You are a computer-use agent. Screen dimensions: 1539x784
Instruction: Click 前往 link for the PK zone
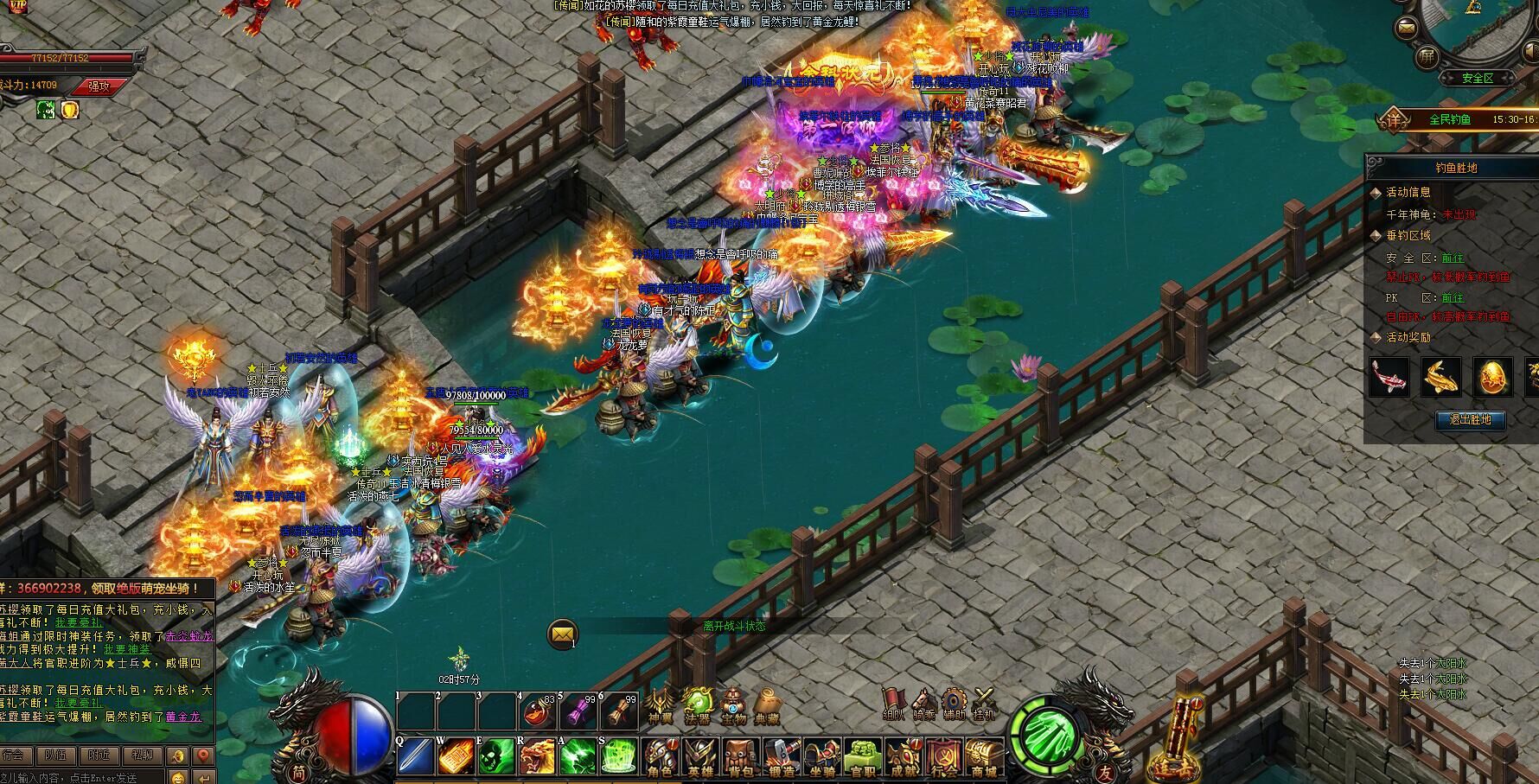click(x=1453, y=298)
